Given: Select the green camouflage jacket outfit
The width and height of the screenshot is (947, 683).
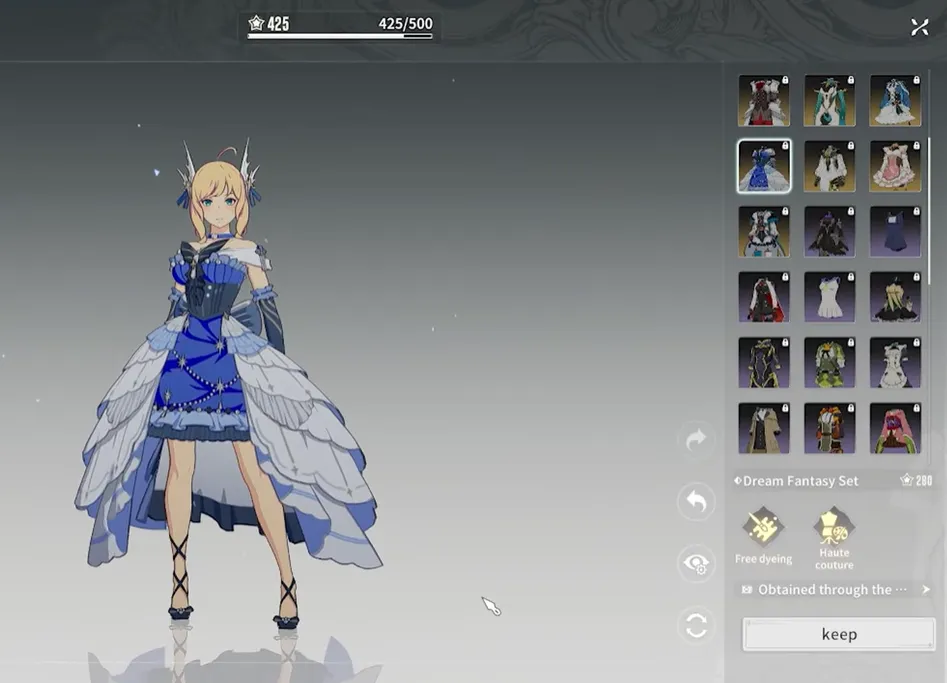Looking at the screenshot, I should click(x=830, y=363).
